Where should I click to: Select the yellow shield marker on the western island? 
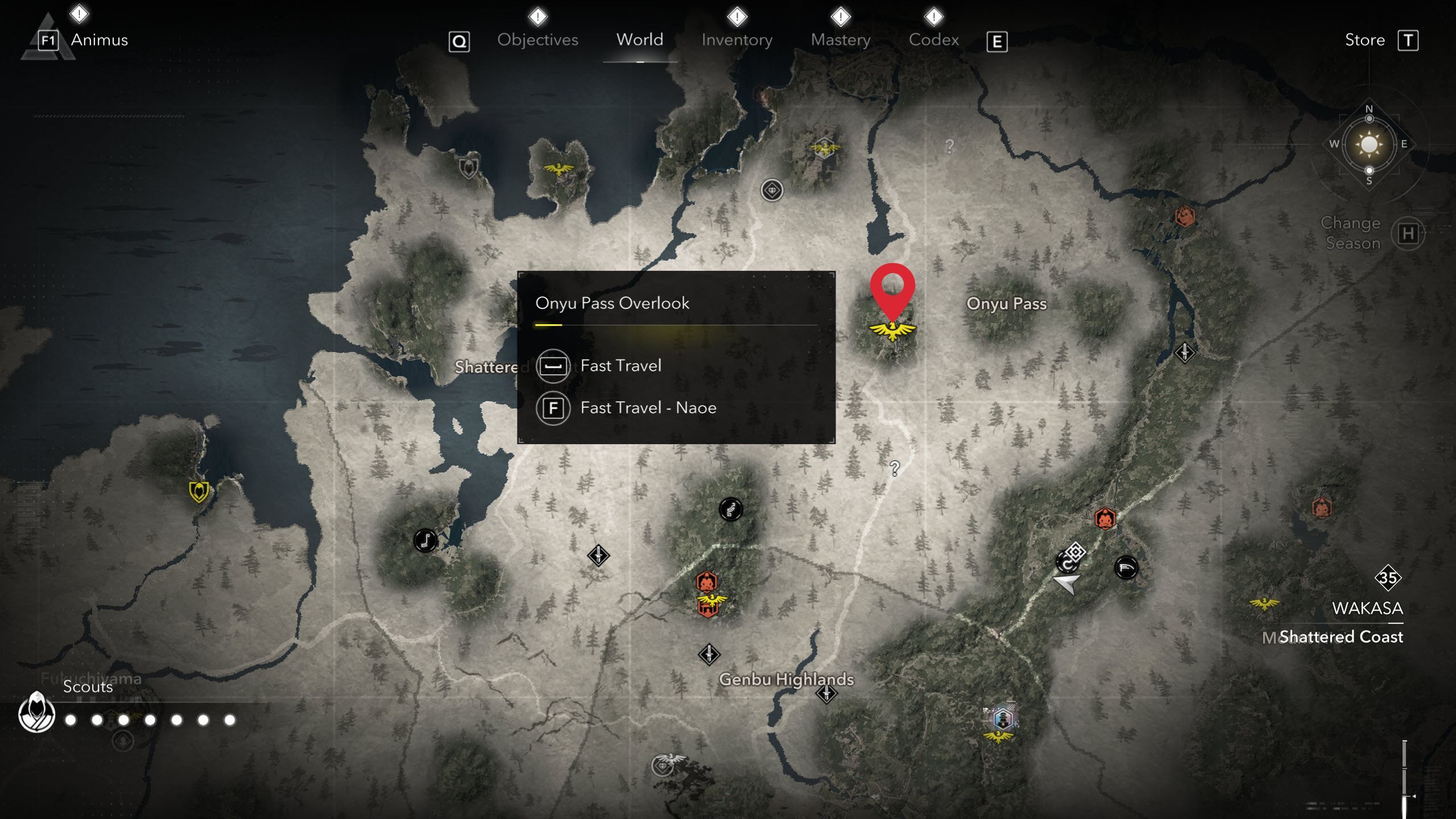tap(198, 491)
